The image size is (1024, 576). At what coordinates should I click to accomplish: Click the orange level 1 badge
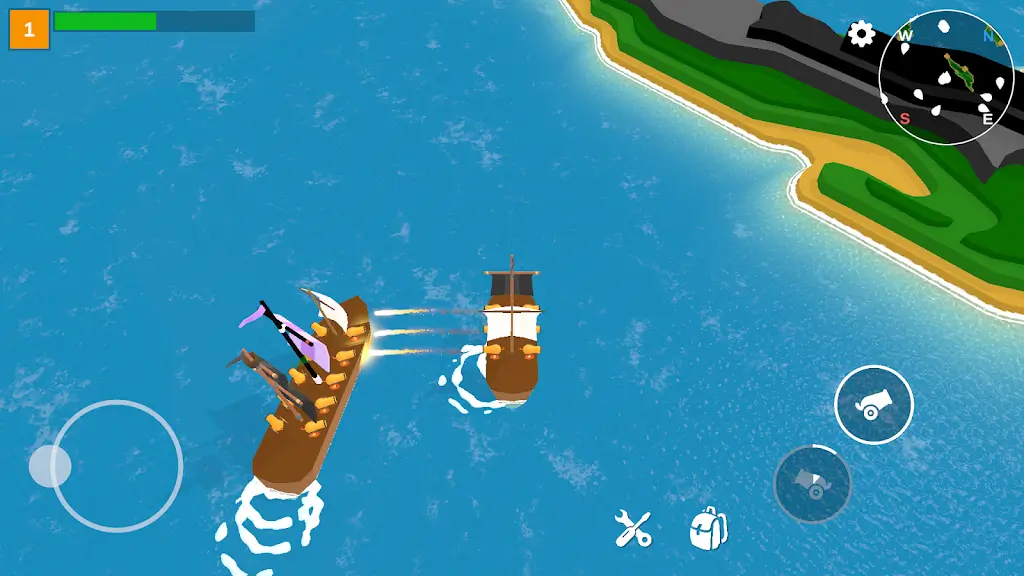point(29,30)
